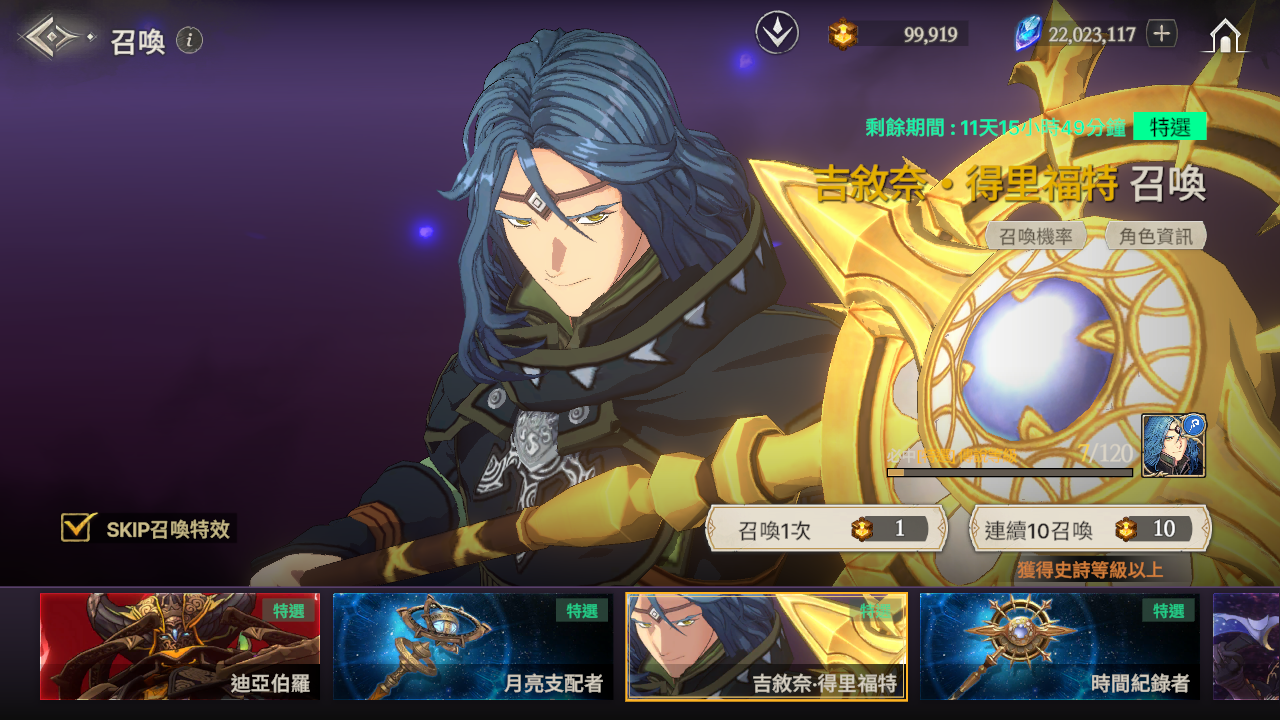This screenshot has height=720, width=1280.
Task: Return to the home screen
Action: pos(1227,36)
